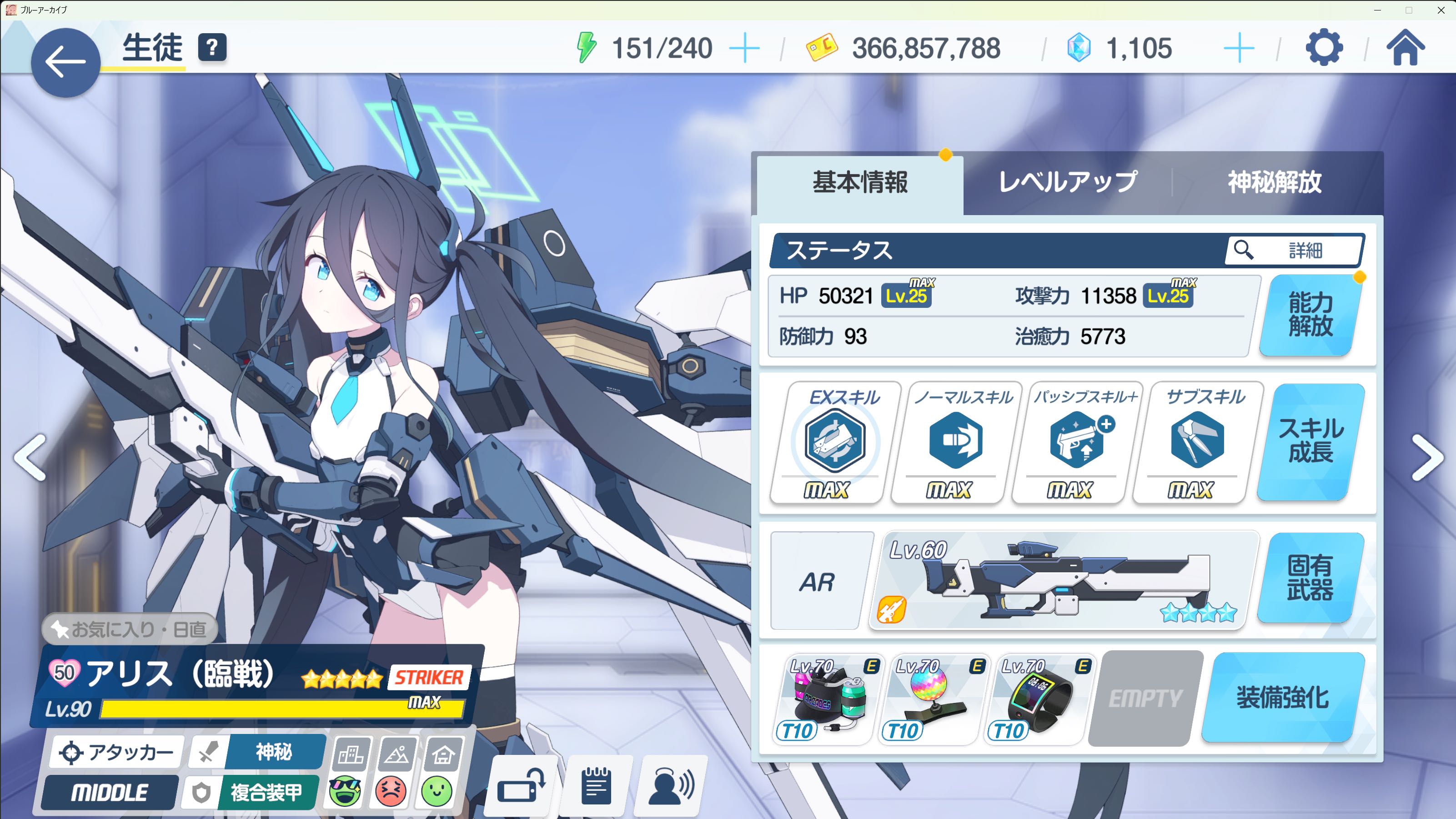This screenshot has height=819, width=1456.
Task: Click the EMPTY equipment slot
Action: tap(1145, 698)
